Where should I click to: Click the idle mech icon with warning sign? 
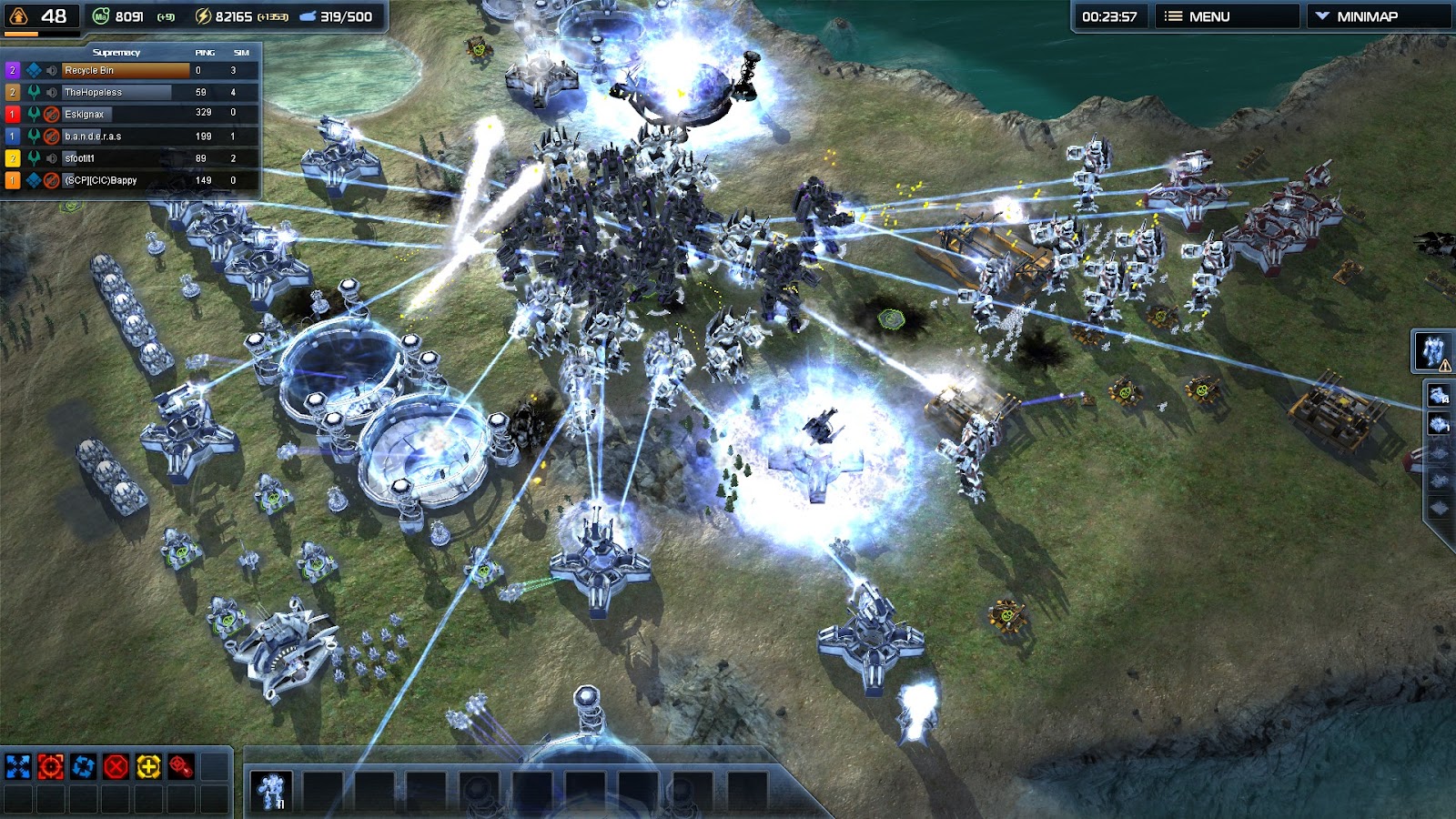click(x=1433, y=351)
